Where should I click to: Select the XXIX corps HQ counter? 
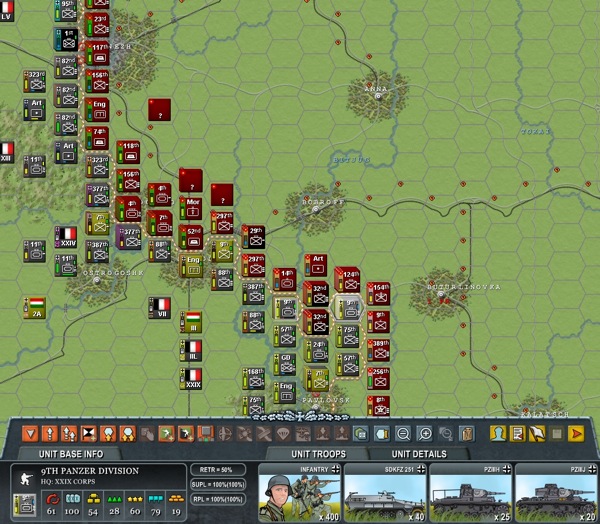tap(193, 378)
